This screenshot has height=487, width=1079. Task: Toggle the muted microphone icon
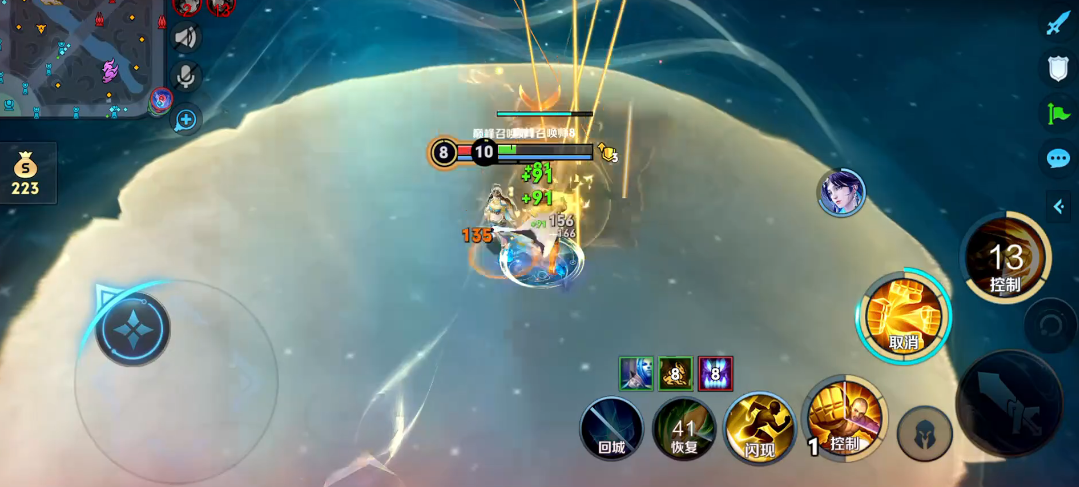tap(186, 76)
